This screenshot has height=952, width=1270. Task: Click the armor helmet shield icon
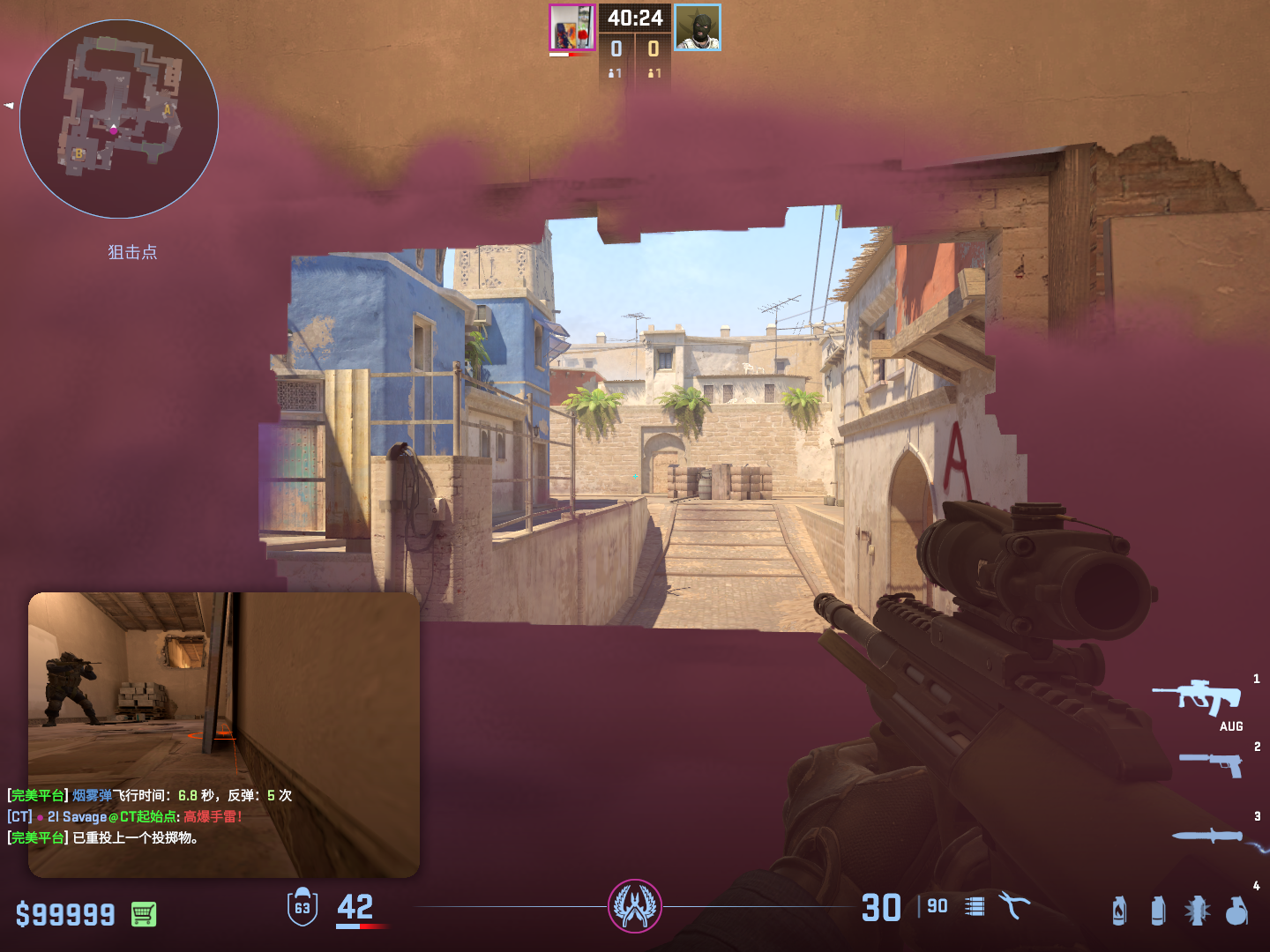tap(303, 907)
